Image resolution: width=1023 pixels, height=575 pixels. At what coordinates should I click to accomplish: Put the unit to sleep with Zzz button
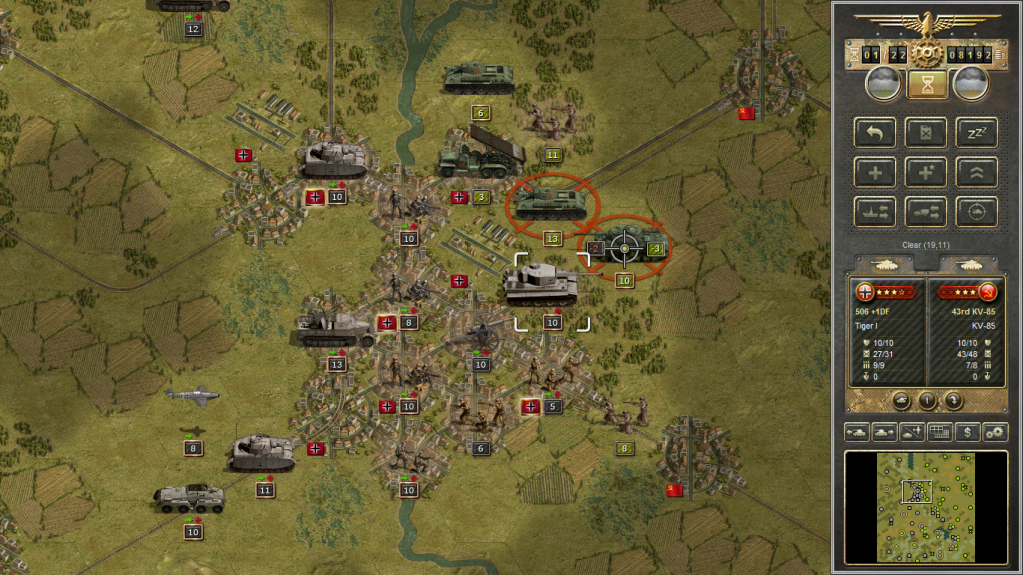pos(976,132)
